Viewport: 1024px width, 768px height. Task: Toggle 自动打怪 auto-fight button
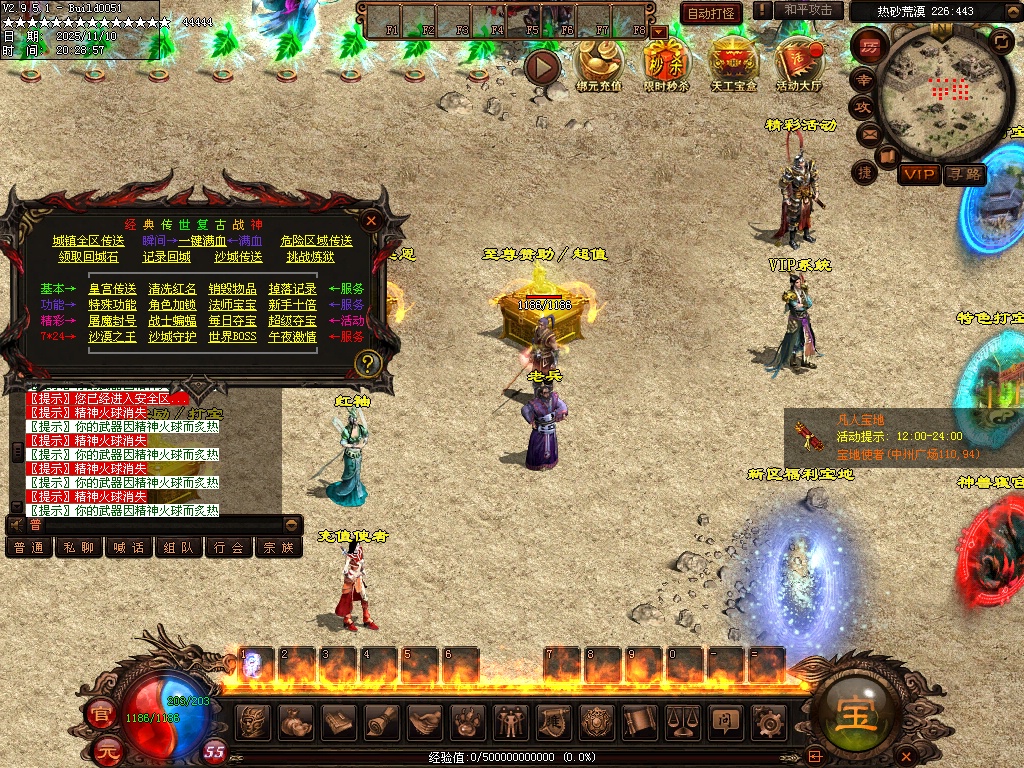pyautogui.click(x=711, y=12)
